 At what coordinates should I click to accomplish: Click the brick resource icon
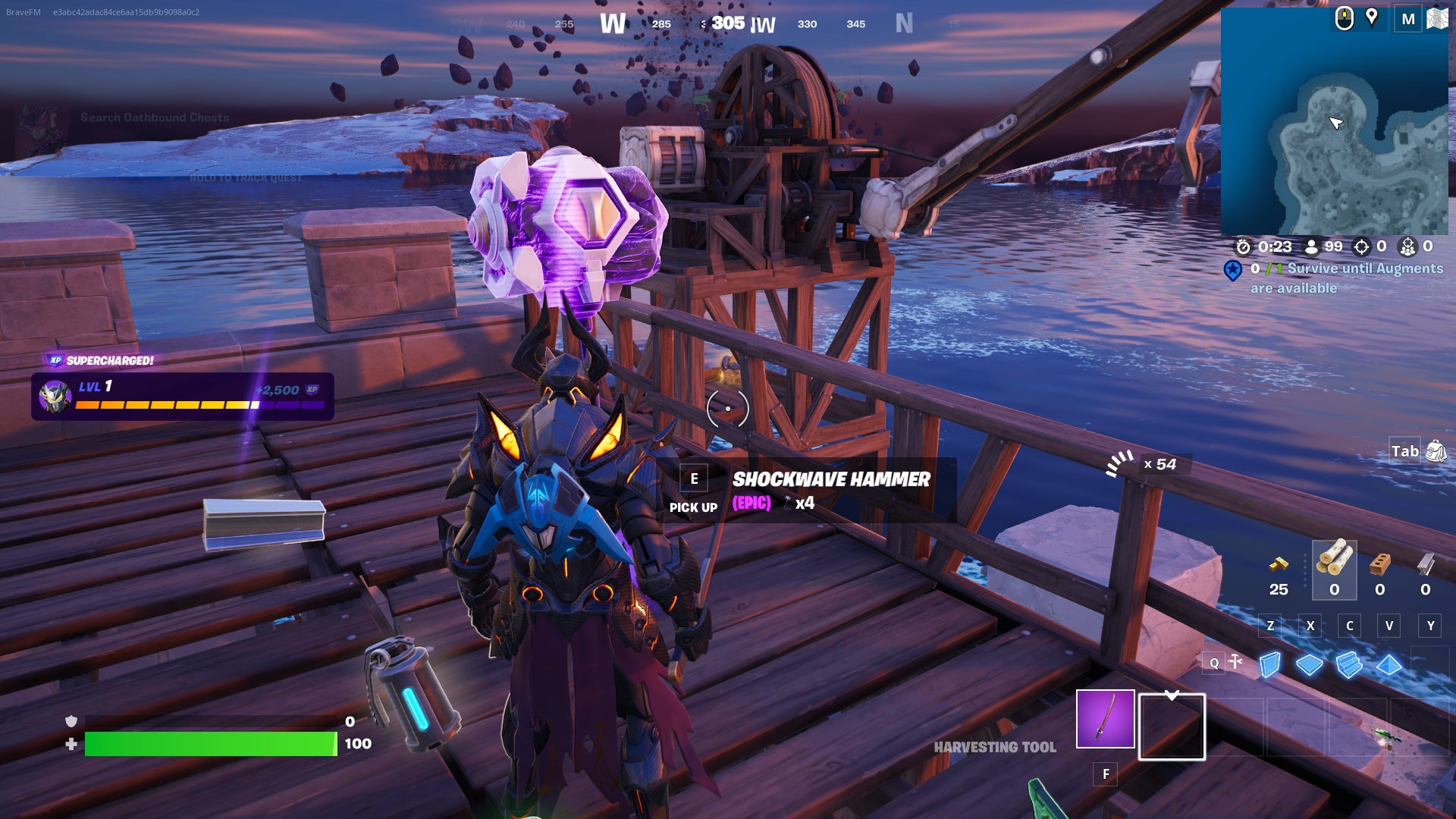pyautogui.click(x=1378, y=563)
